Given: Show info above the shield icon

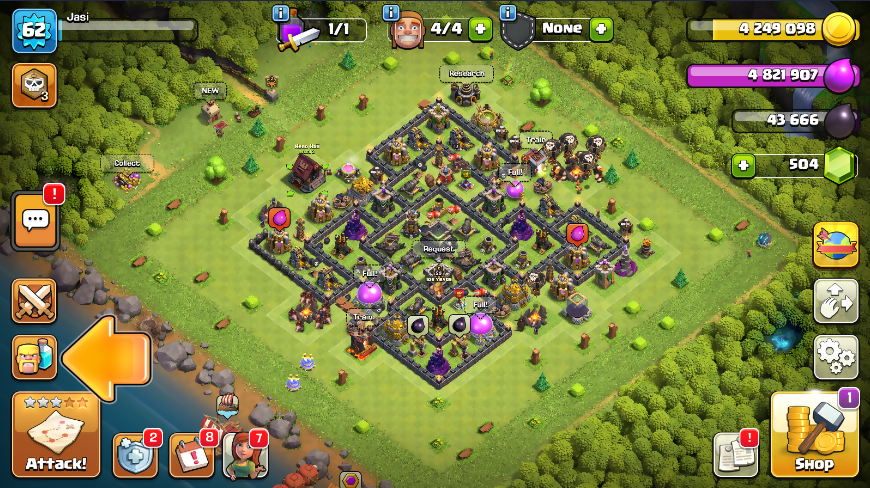Looking at the screenshot, I should (x=508, y=13).
